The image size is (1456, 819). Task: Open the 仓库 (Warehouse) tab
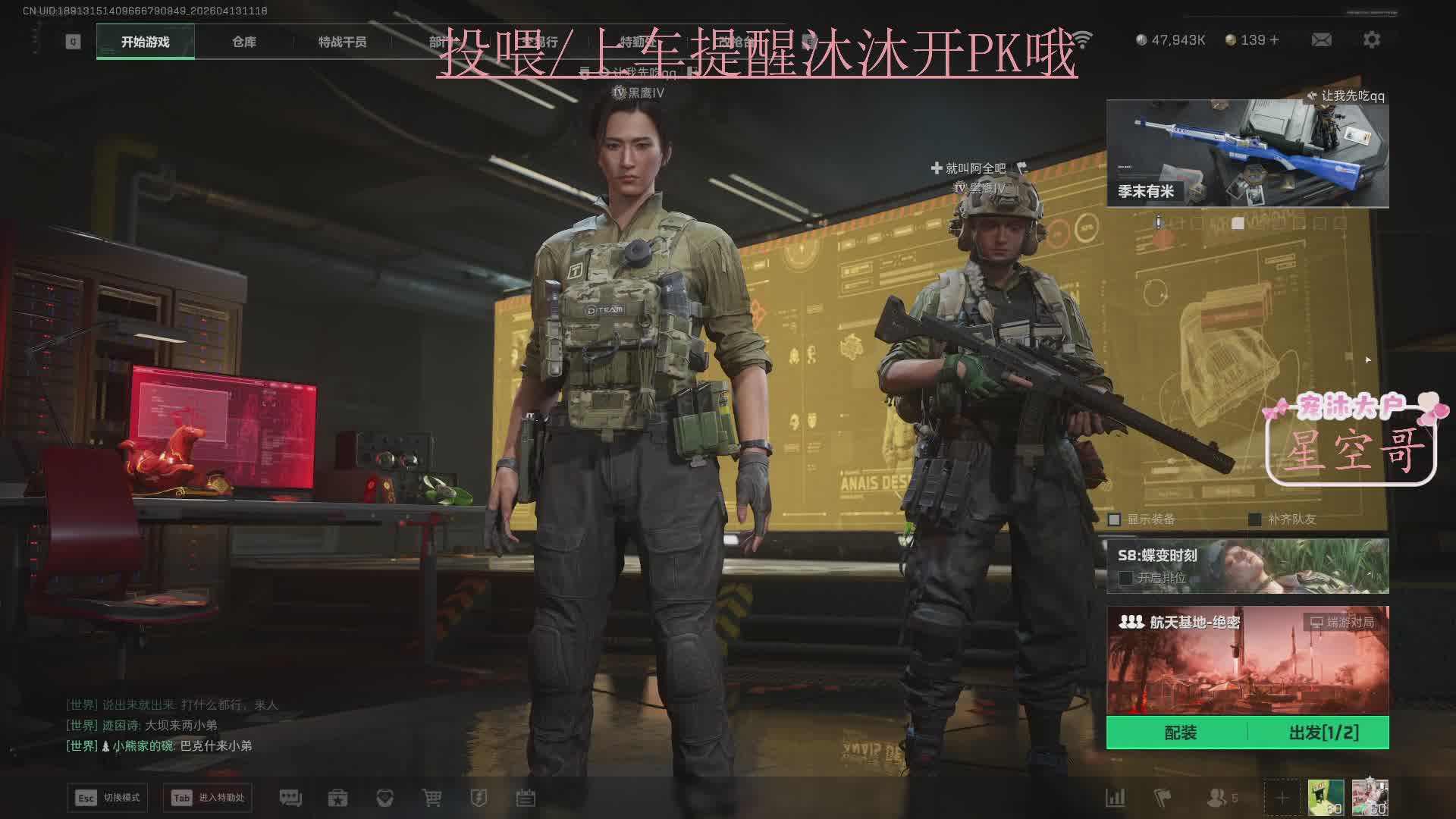pos(243,42)
